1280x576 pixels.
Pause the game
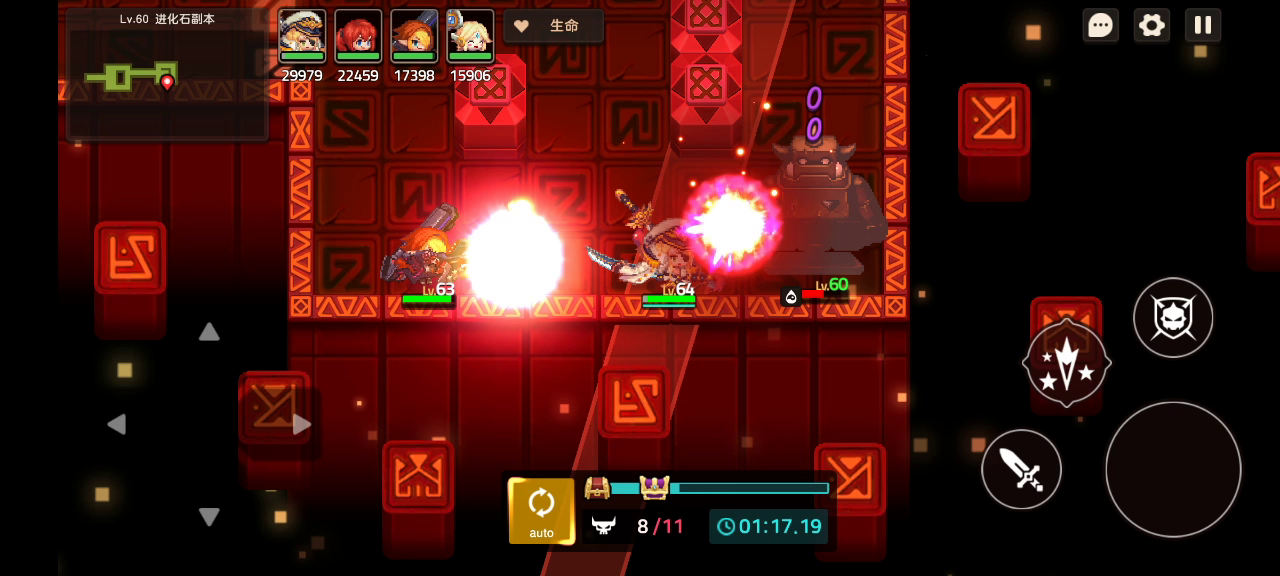point(1203,25)
